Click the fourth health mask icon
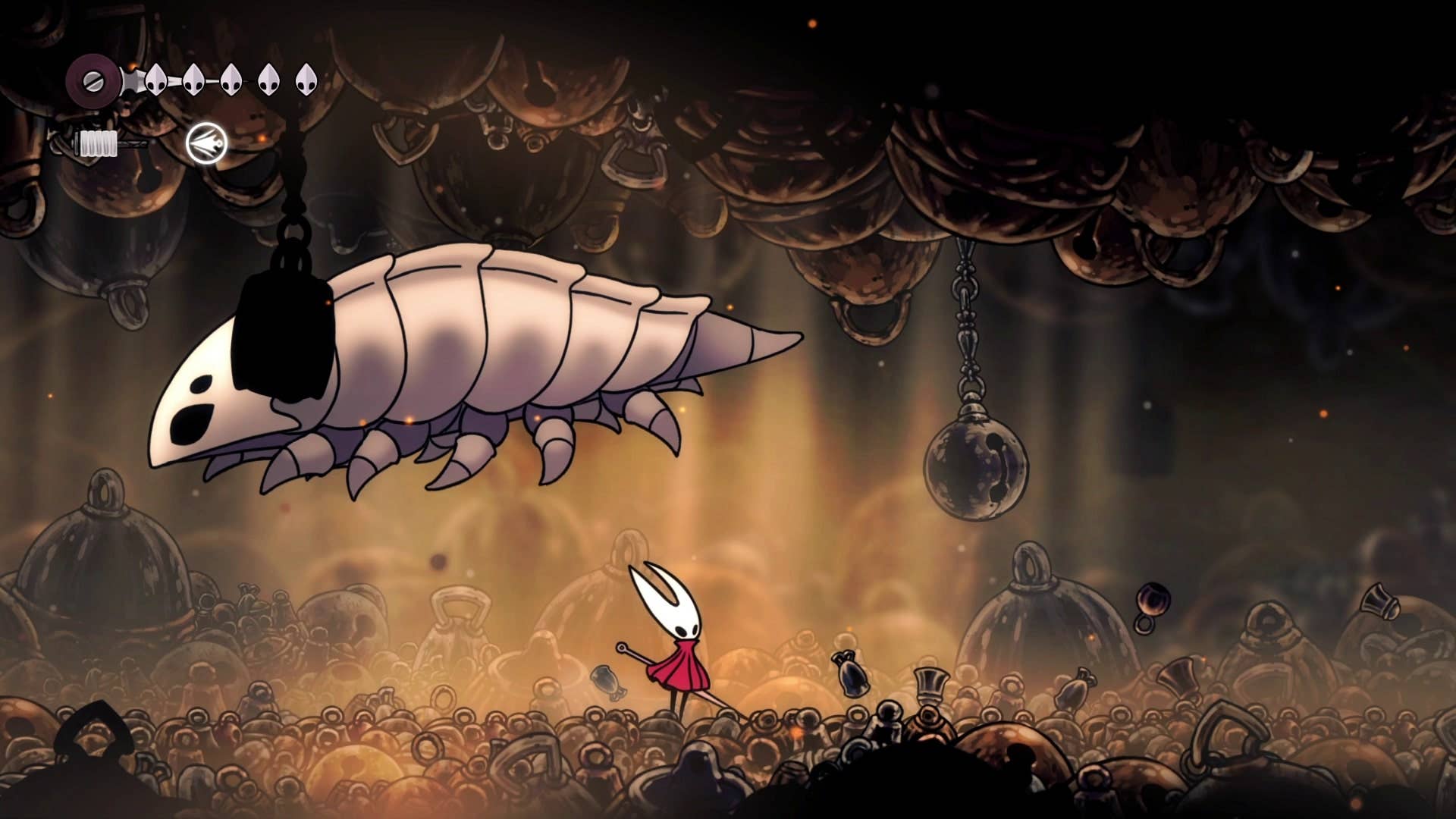Image resolution: width=1456 pixels, height=819 pixels. click(268, 80)
